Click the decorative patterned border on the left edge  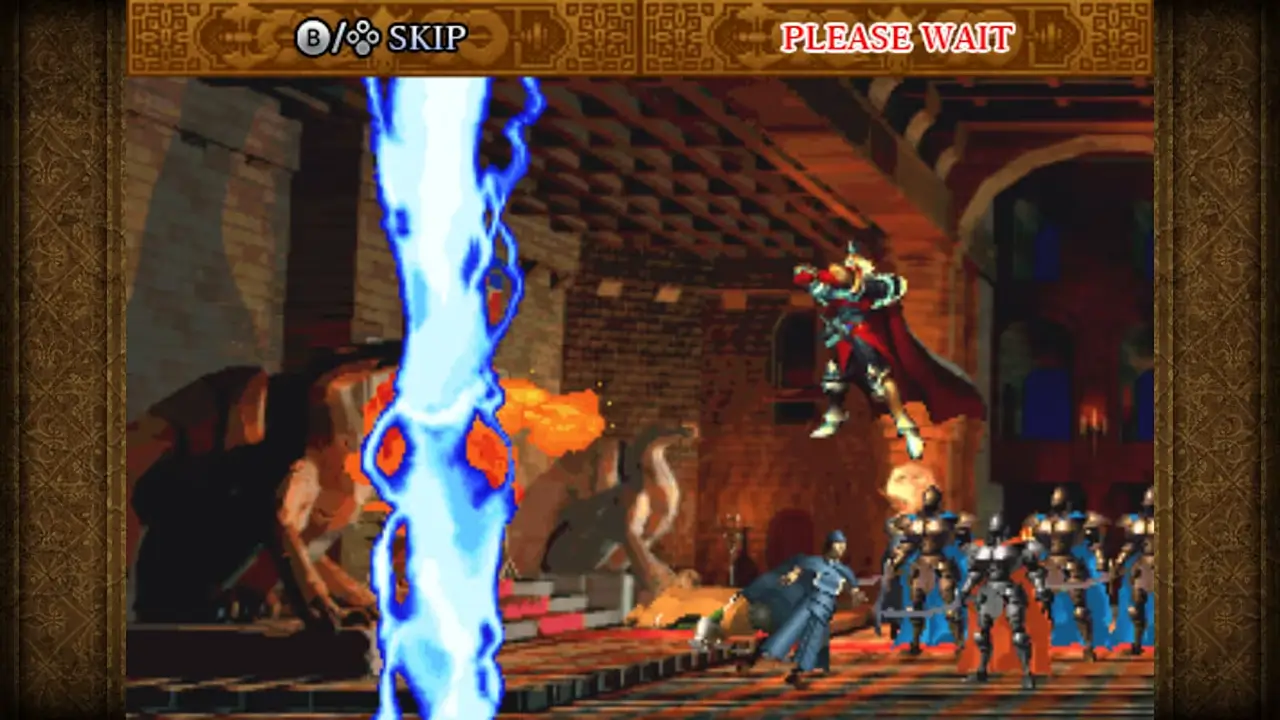pyautogui.click(x=60, y=360)
